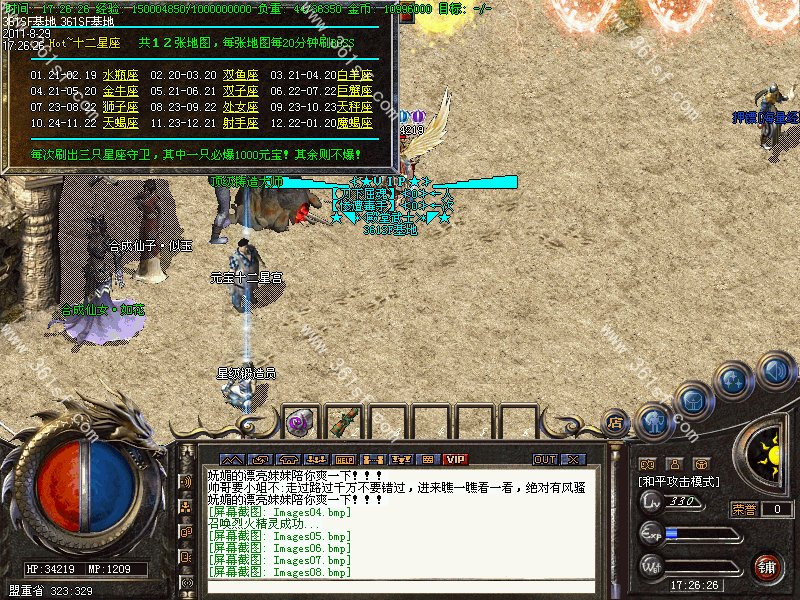Open the 白羊座 zodiac map link
Image resolution: width=800 pixels, height=600 pixels.
[355, 75]
